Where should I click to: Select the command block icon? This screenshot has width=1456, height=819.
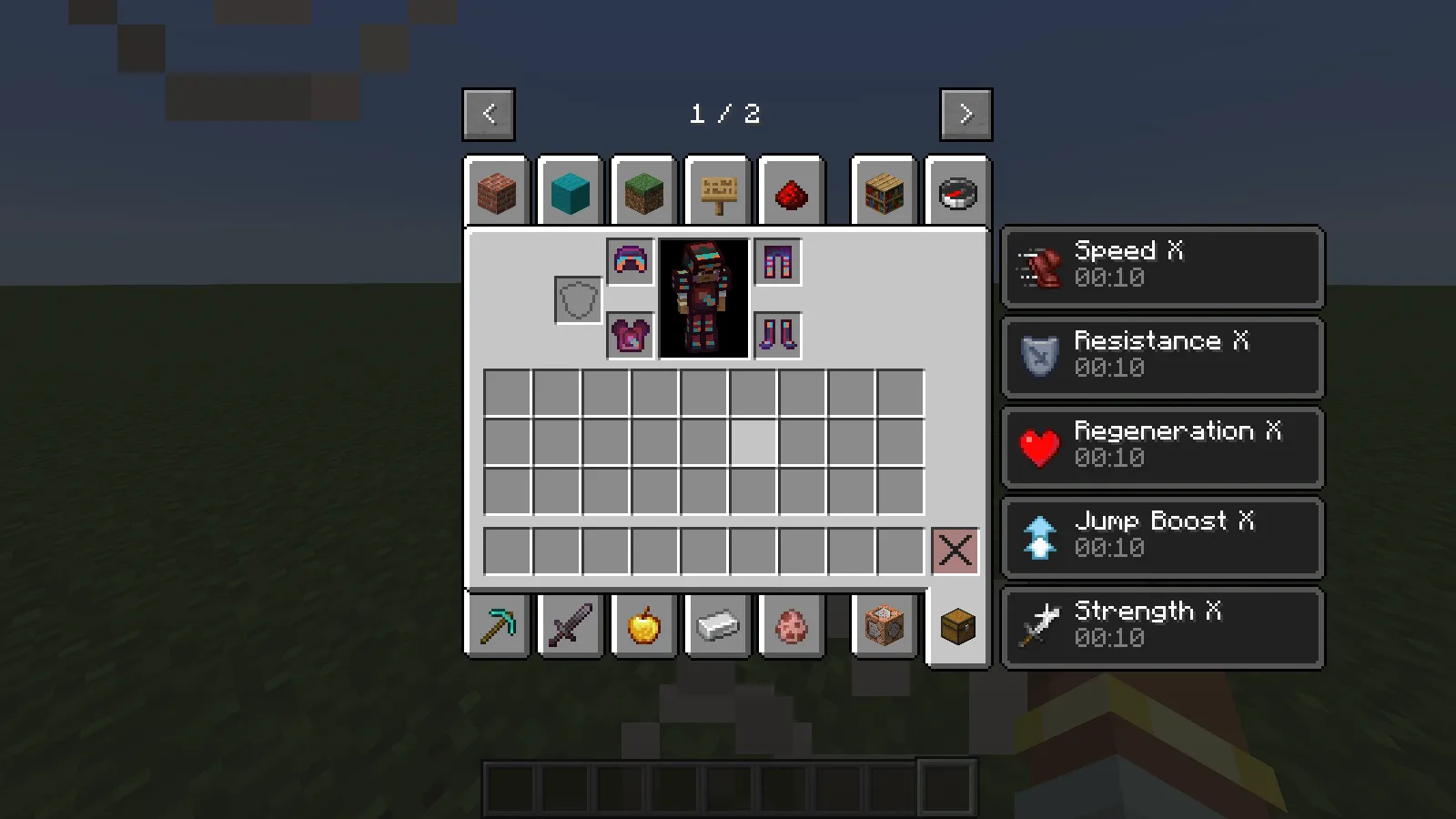click(x=884, y=624)
